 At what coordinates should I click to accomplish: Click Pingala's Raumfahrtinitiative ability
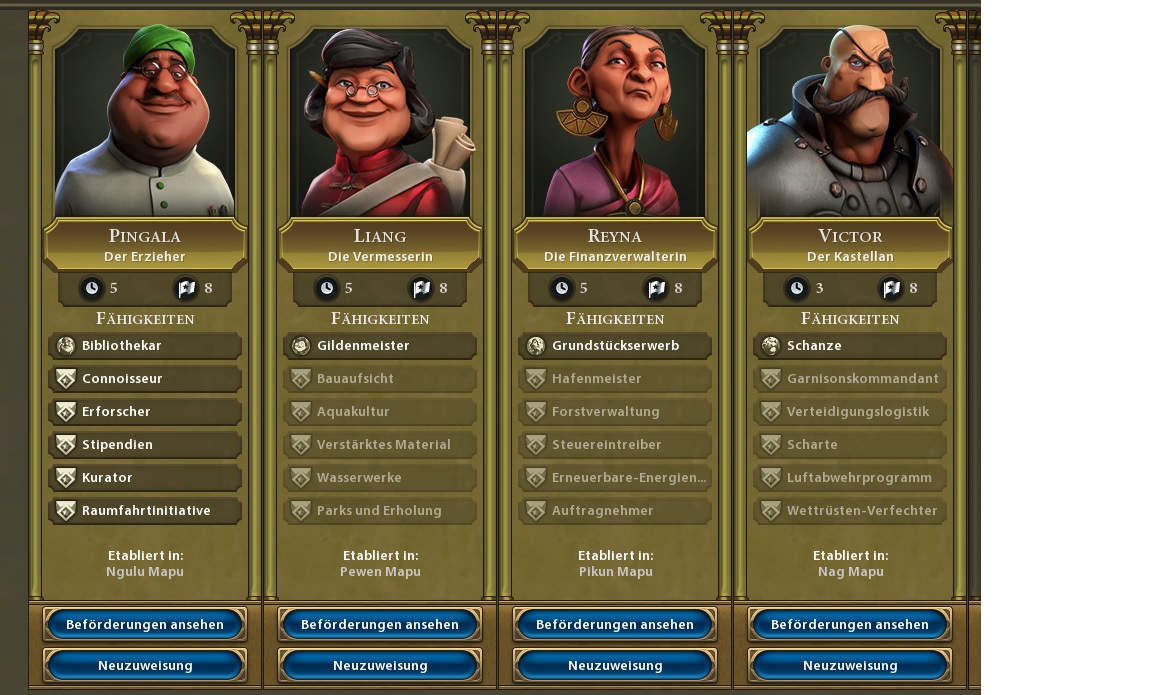(x=145, y=511)
